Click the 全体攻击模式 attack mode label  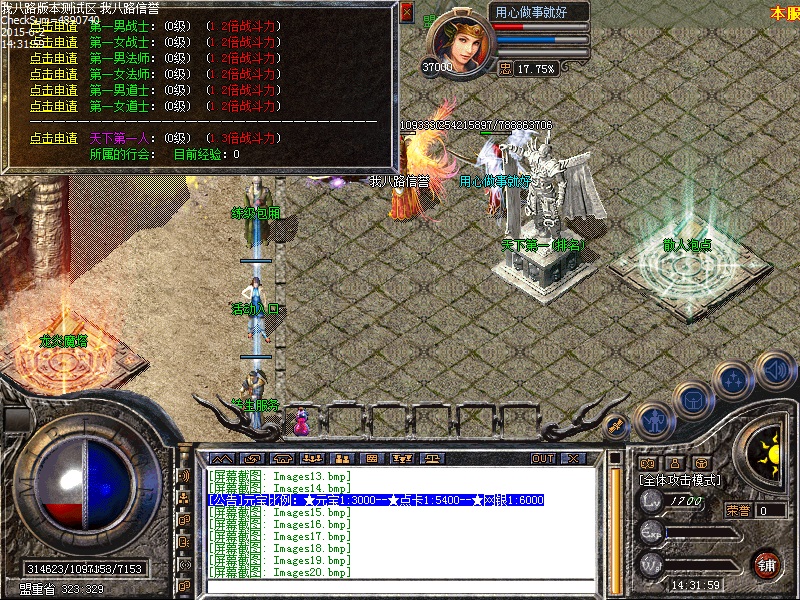pyautogui.click(x=679, y=480)
